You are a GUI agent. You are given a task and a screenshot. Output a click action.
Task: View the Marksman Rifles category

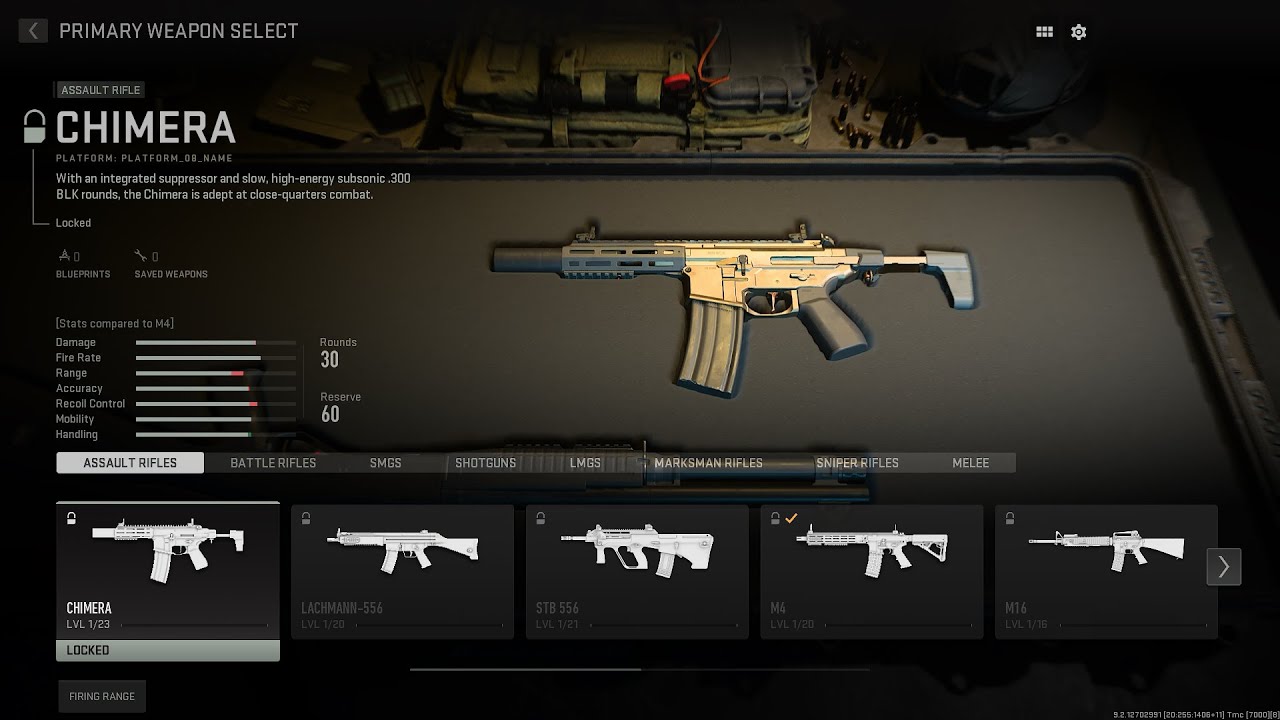(x=708, y=463)
